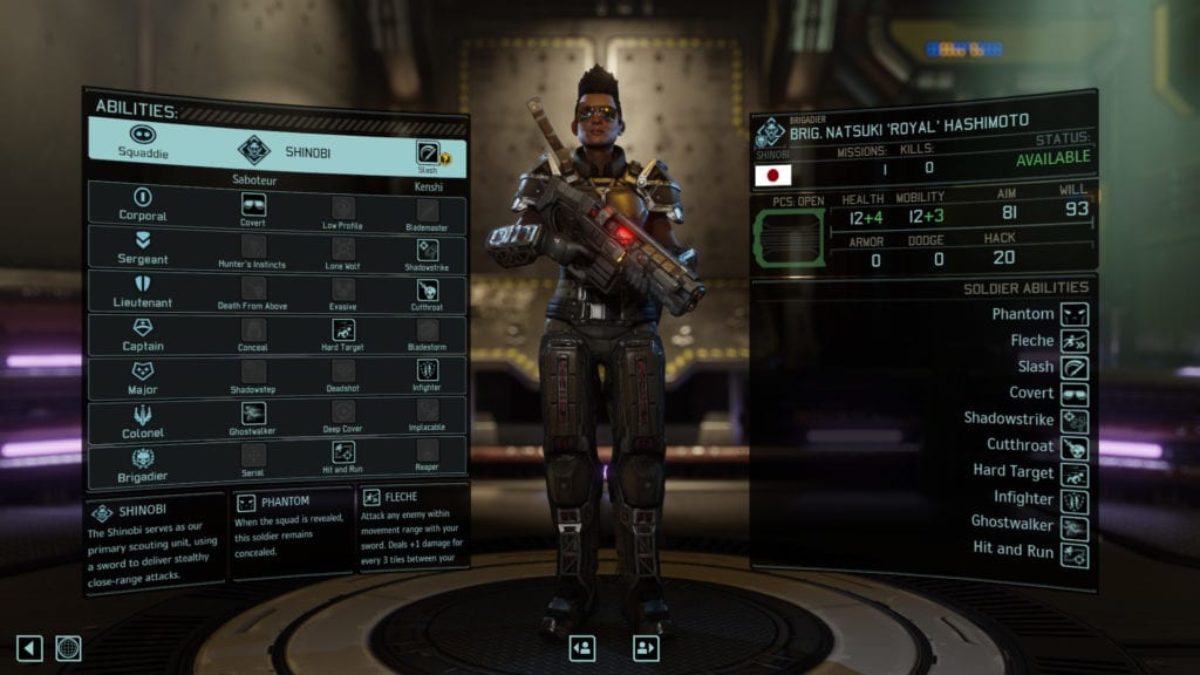Pick the Lone Wolf ability
The image size is (1200, 675).
click(x=343, y=248)
